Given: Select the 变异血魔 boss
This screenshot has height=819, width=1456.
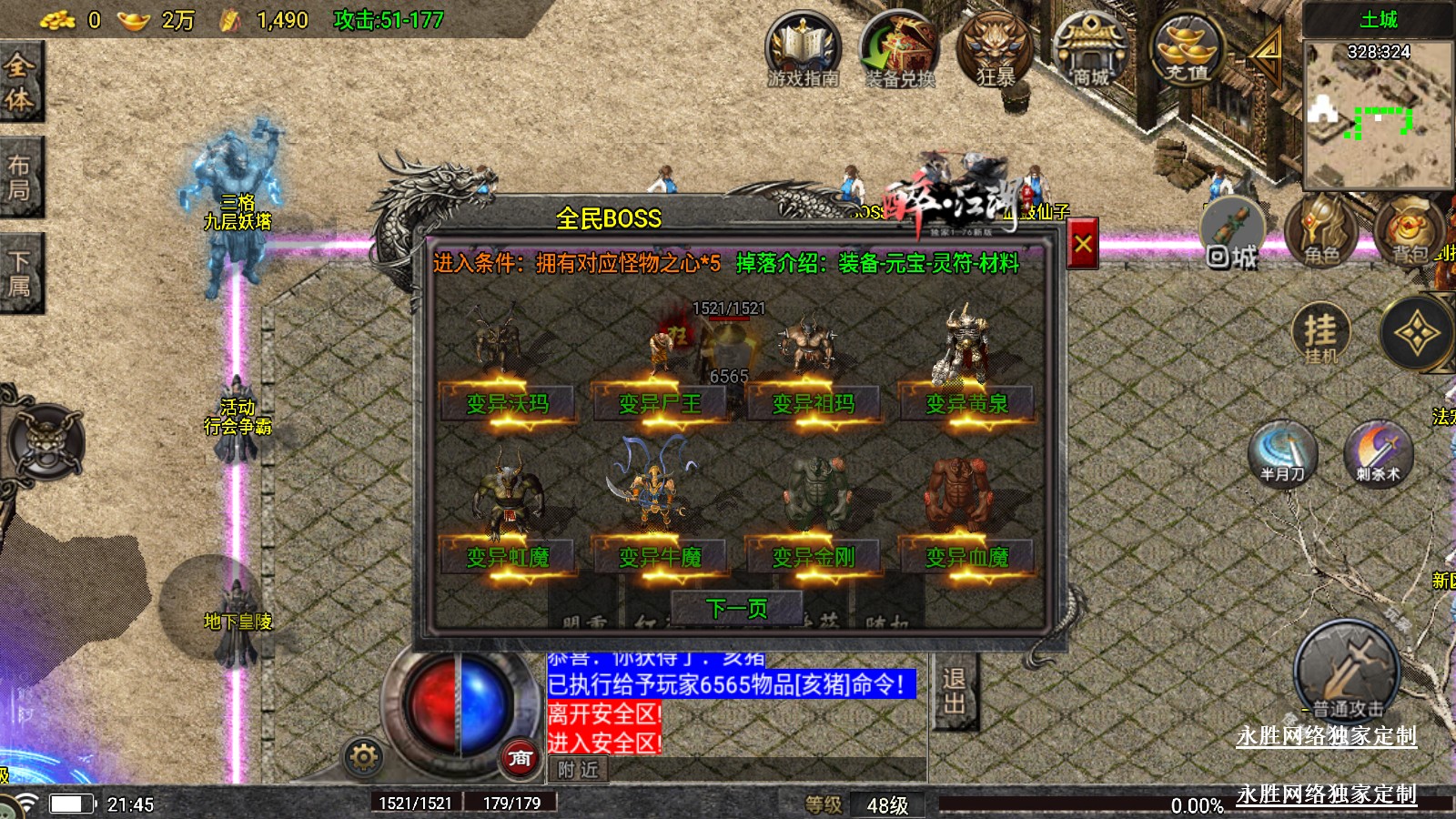Looking at the screenshot, I should tap(966, 556).
